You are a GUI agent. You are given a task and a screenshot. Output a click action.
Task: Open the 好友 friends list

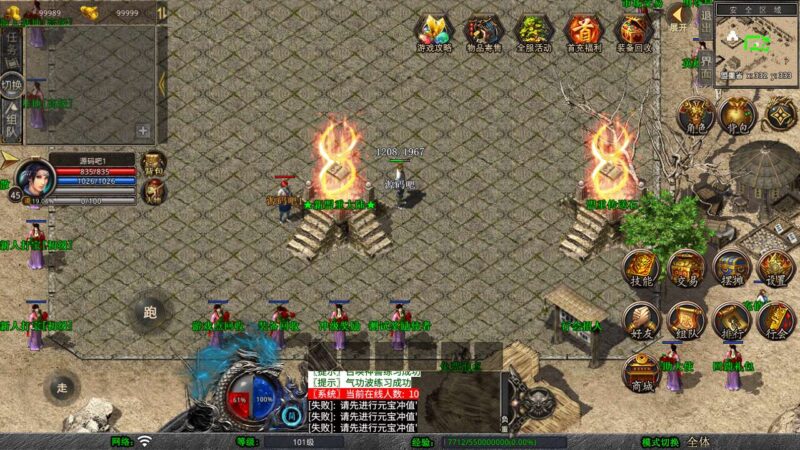[641, 321]
